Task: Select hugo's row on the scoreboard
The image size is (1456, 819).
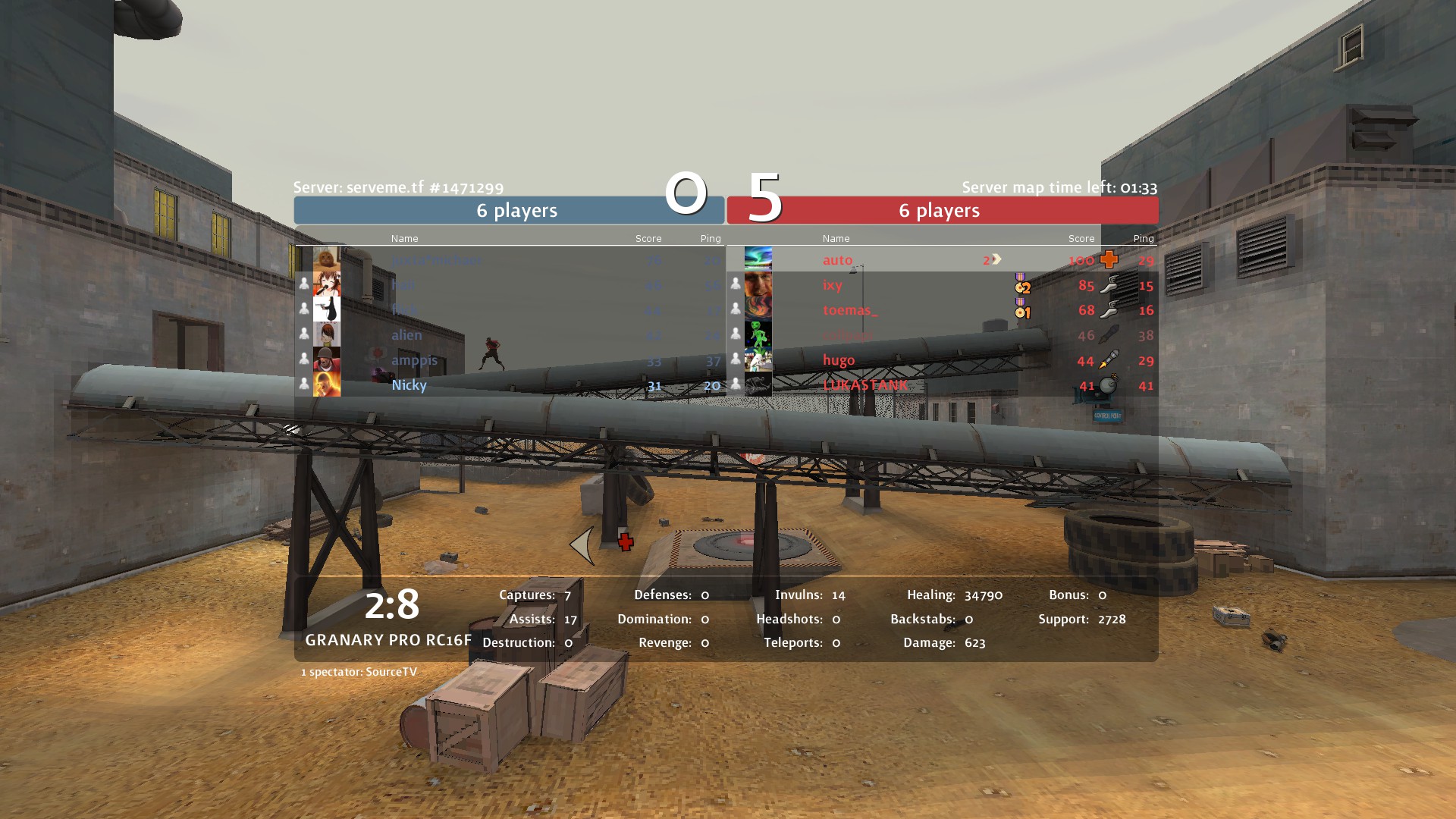Action: pos(839,360)
